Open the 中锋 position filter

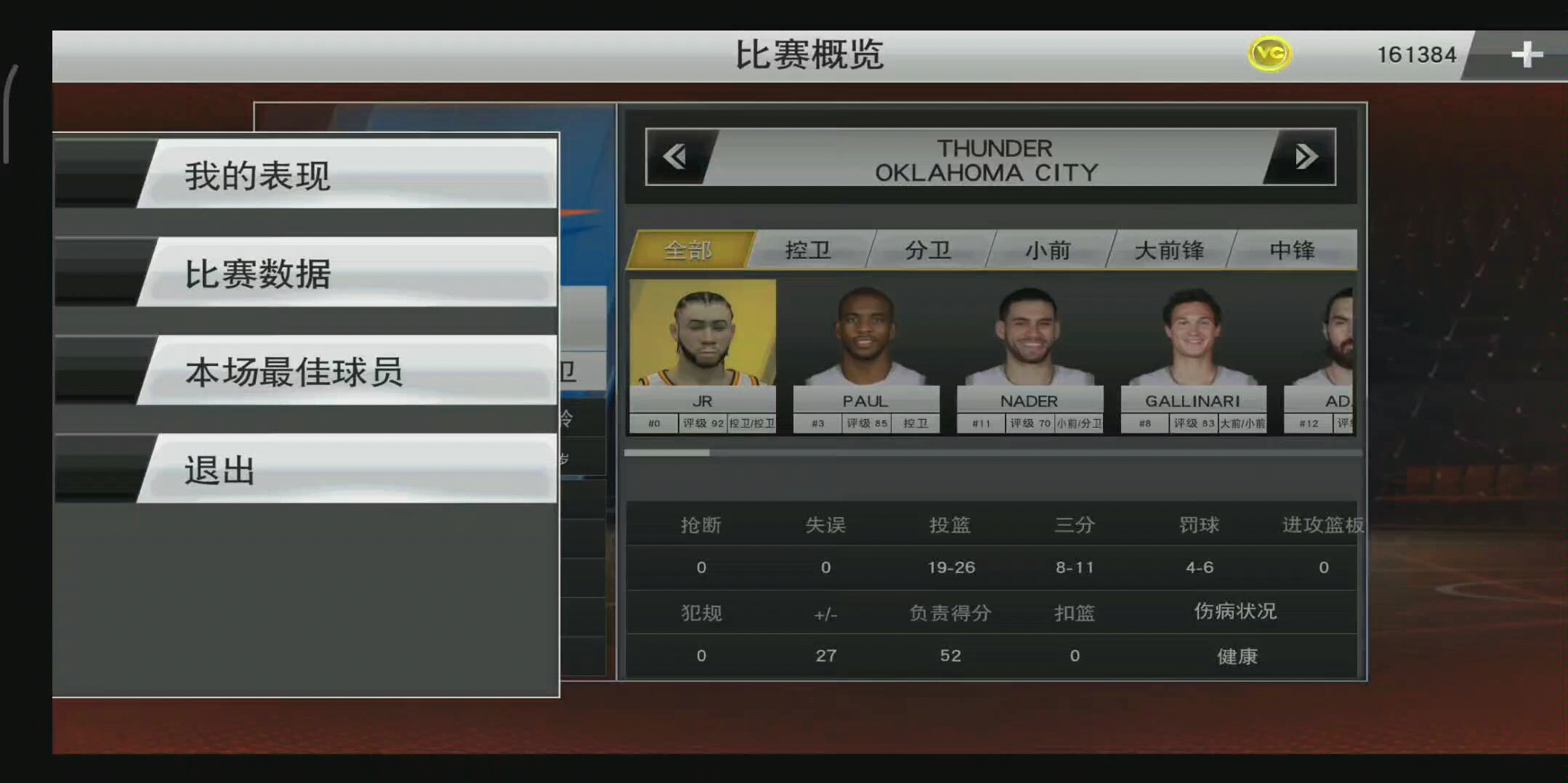click(x=1295, y=250)
